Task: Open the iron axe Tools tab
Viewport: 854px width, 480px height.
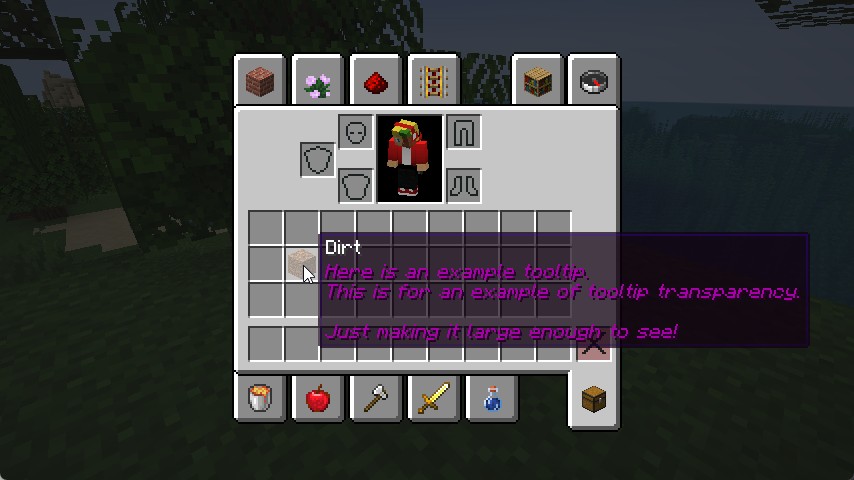Action: point(376,399)
